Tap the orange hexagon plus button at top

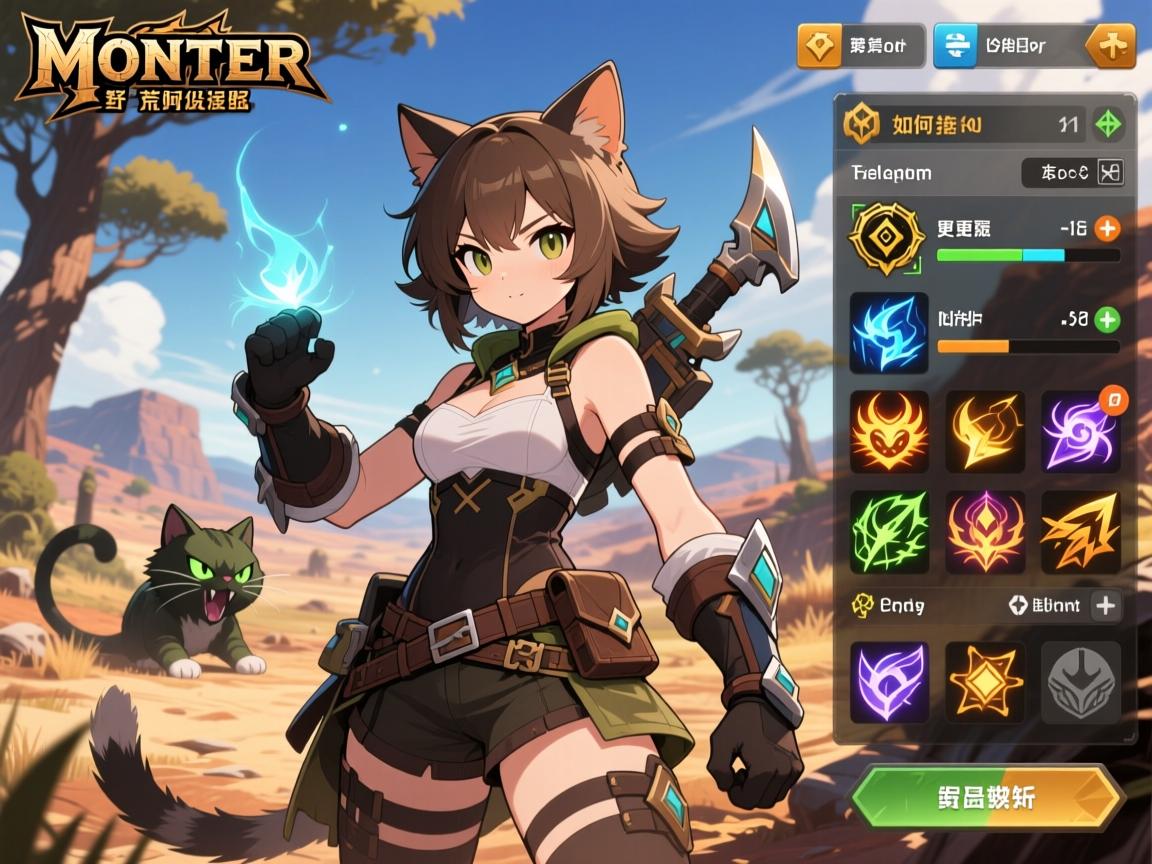[1112, 46]
